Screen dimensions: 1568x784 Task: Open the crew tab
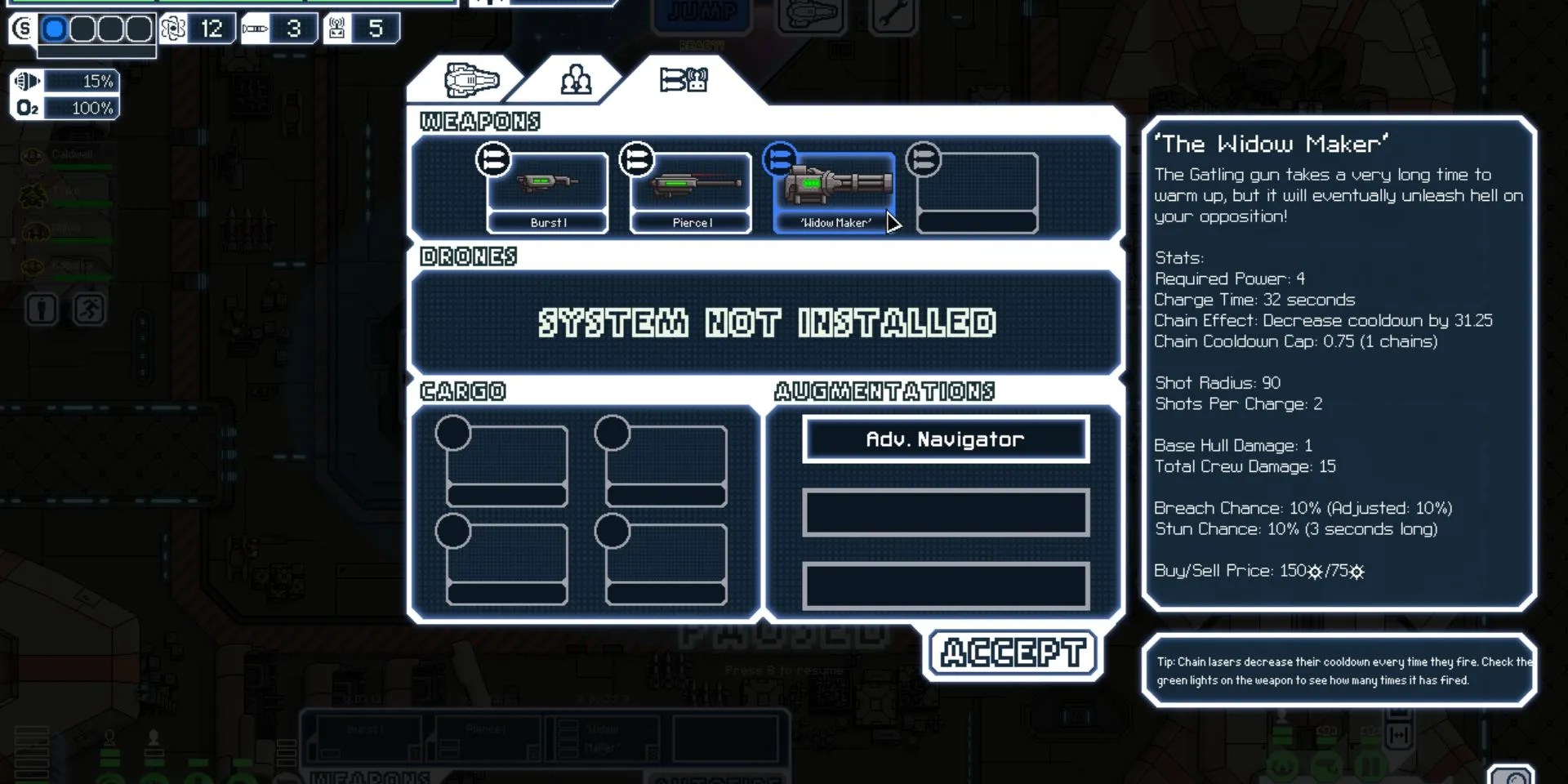(x=577, y=78)
